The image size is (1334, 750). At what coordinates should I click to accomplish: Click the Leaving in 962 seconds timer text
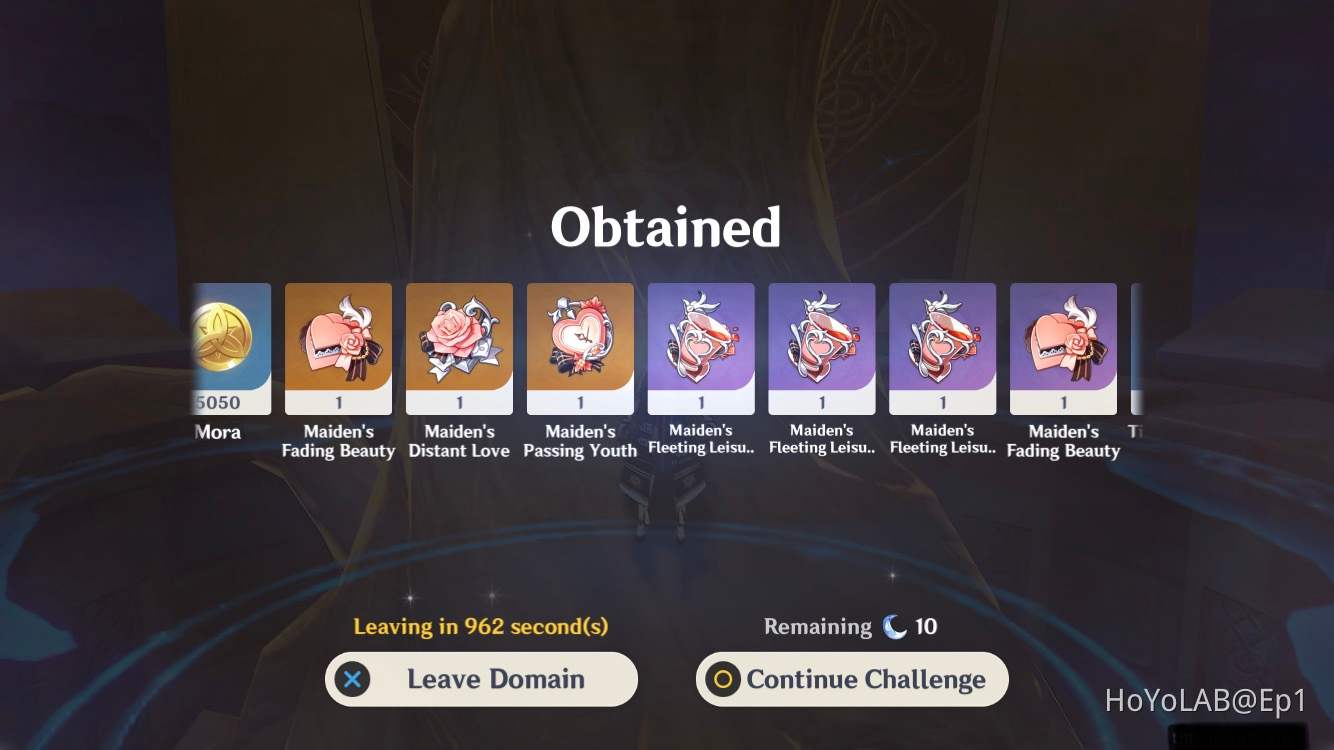tap(481, 626)
